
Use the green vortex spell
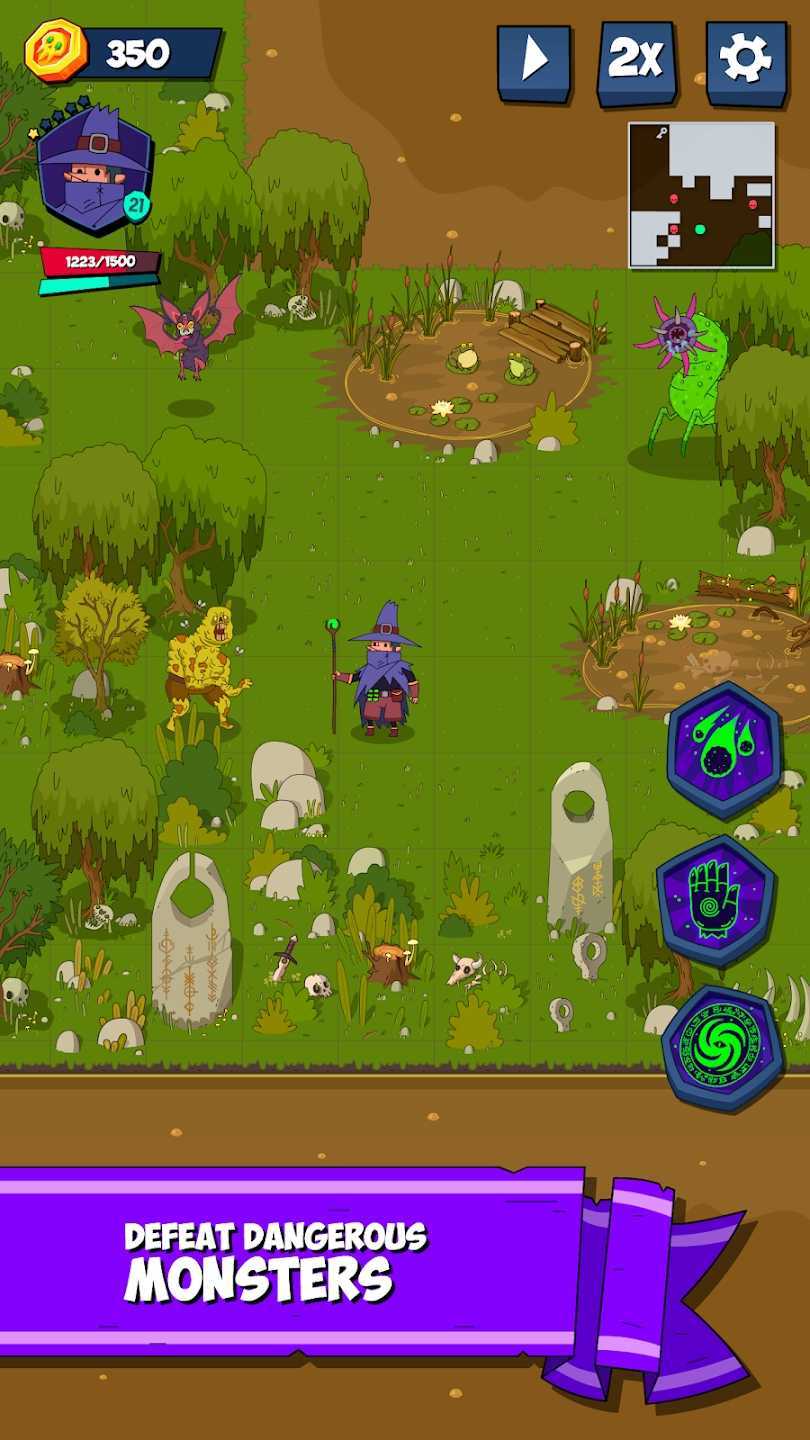(723, 1047)
